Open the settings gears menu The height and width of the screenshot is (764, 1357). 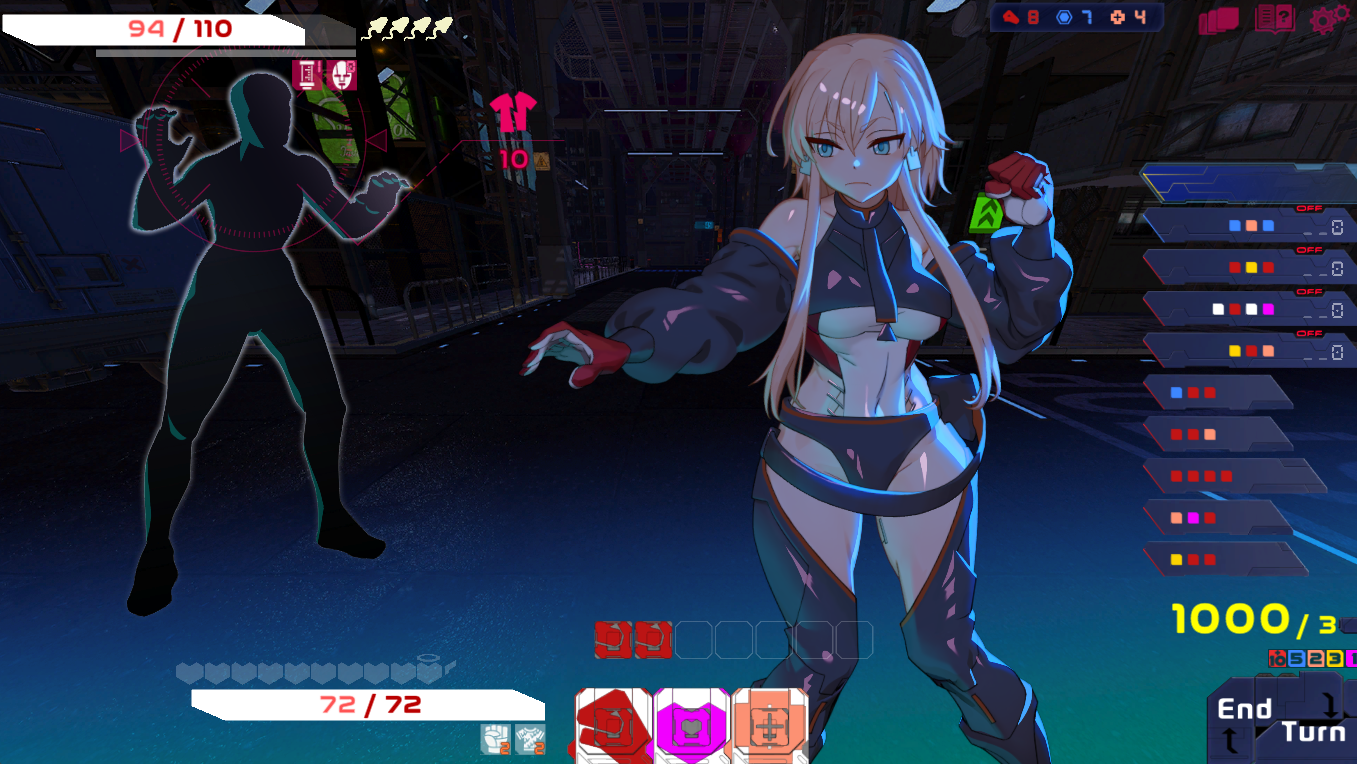click(x=1328, y=19)
